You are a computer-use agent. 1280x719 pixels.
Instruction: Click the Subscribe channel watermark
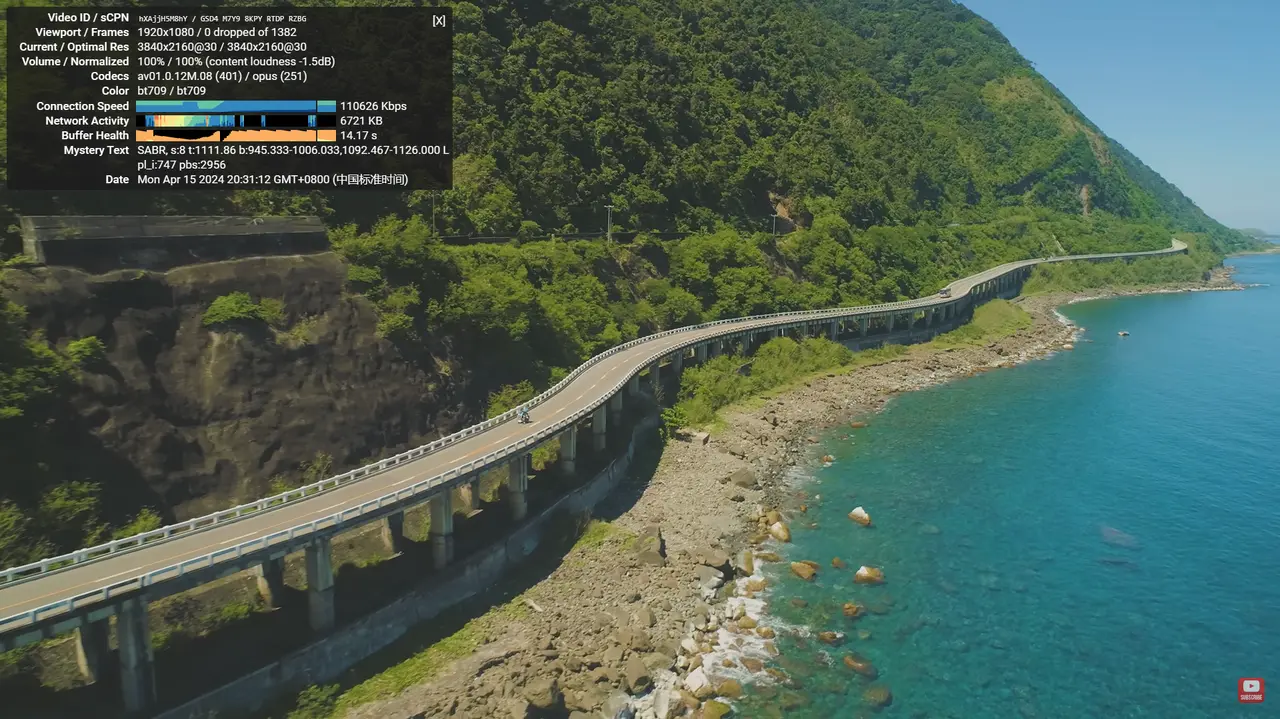pos(1251,690)
